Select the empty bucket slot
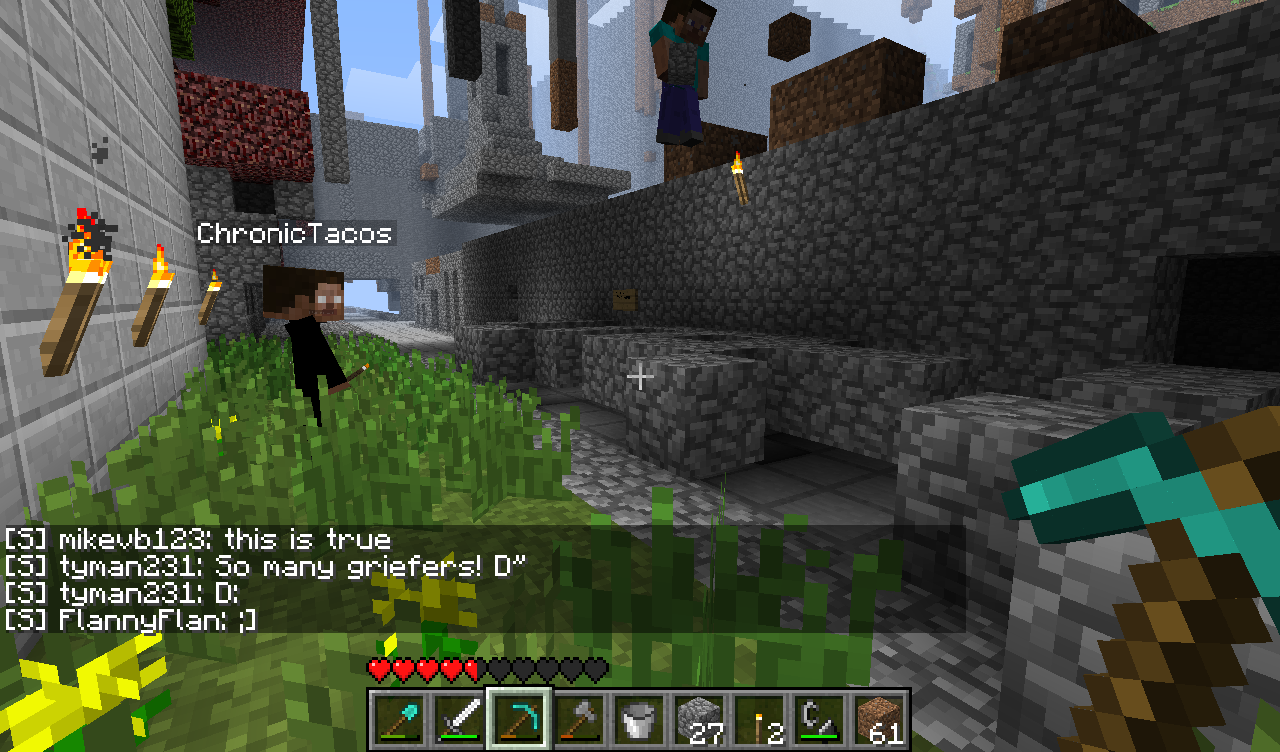This screenshot has width=1280, height=752. click(639, 719)
